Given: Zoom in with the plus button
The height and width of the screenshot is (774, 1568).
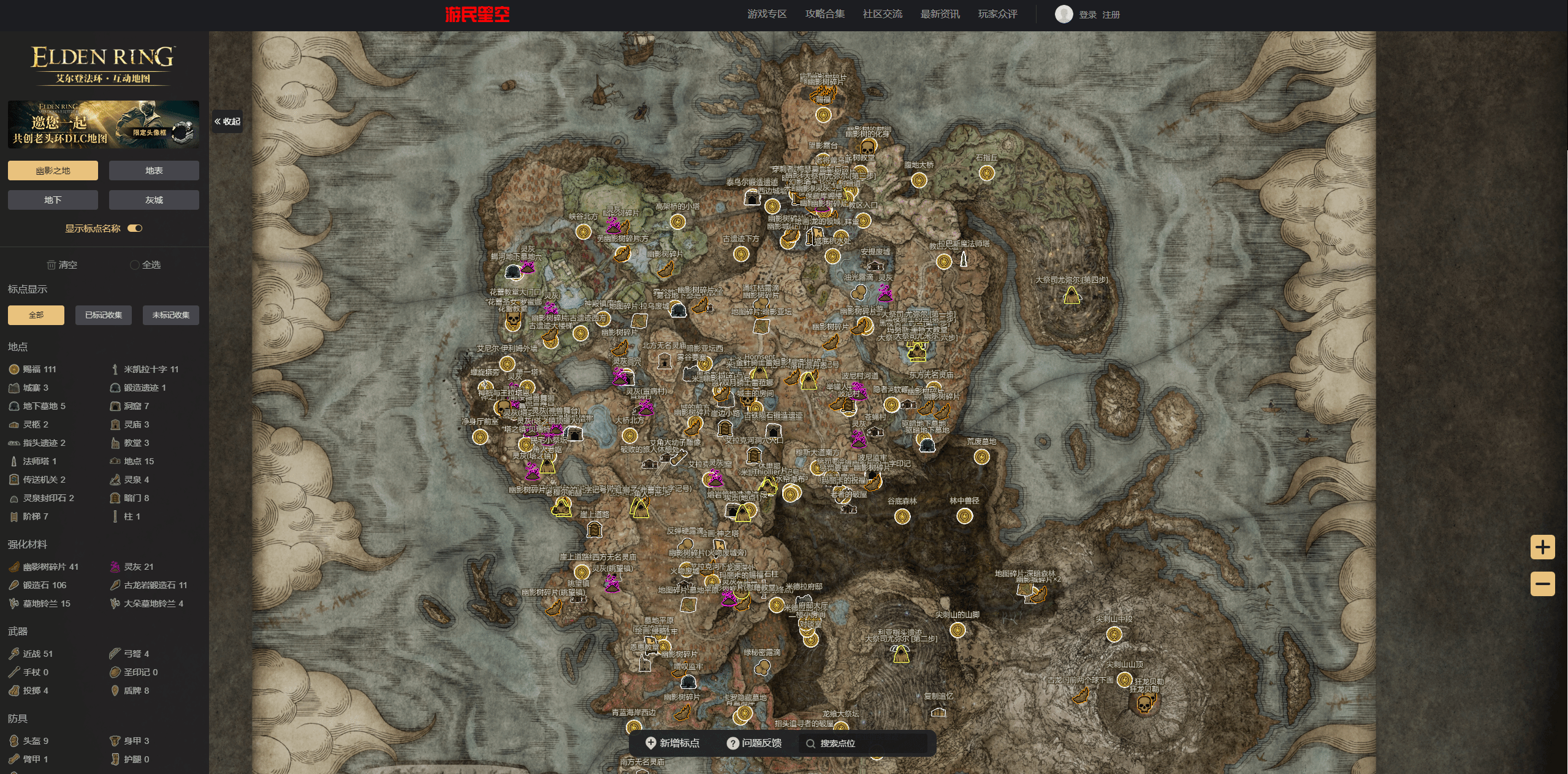Looking at the screenshot, I should coord(1542,547).
